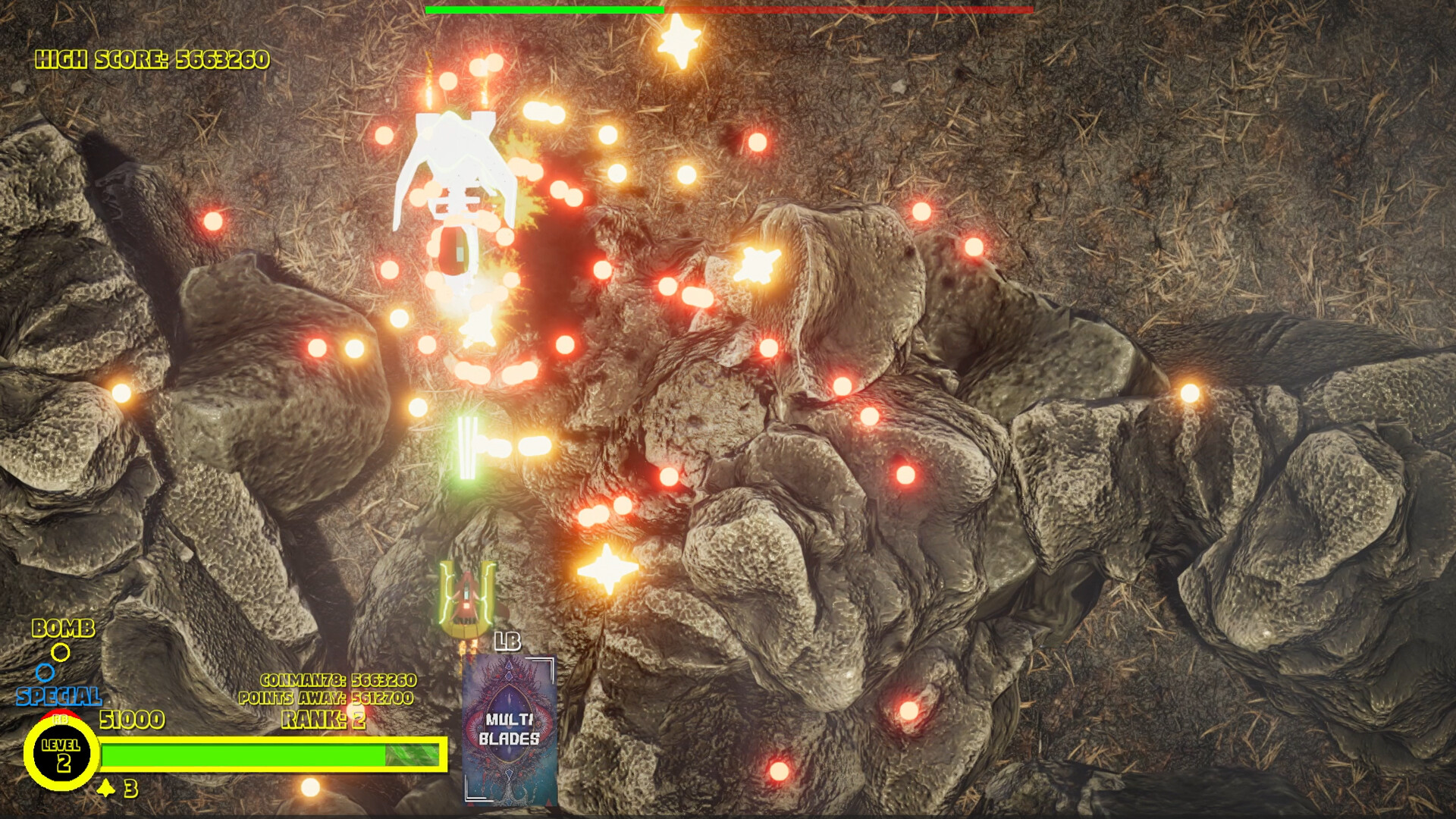This screenshot has width=1456, height=819.
Task: Select the blue SPECIAL circle icon
Action: [x=47, y=670]
